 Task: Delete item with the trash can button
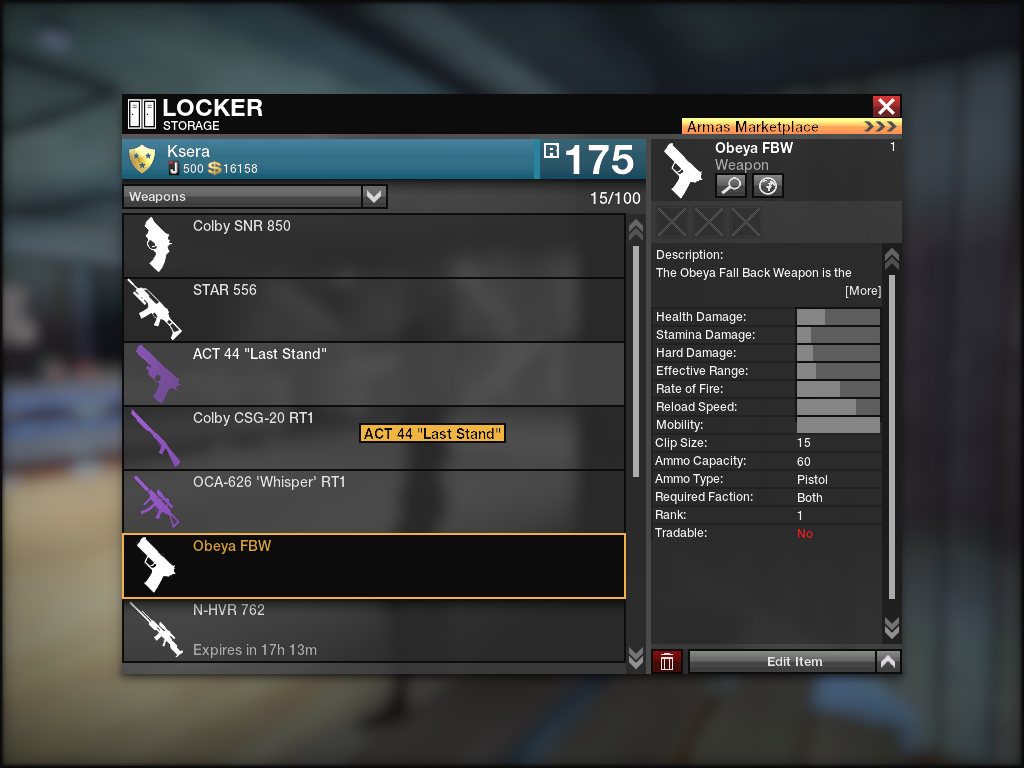pyautogui.click(x=667, y=662)
